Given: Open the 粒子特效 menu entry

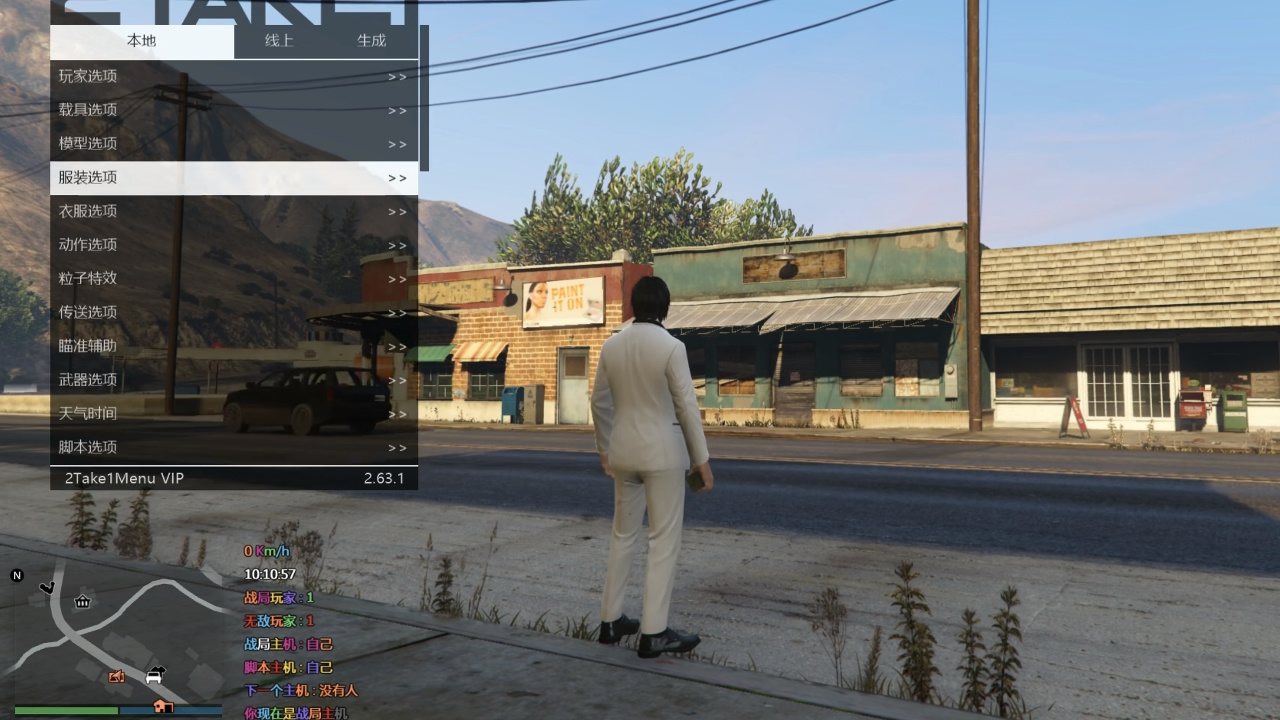Looking at the screenshot, I should point(90,278).
